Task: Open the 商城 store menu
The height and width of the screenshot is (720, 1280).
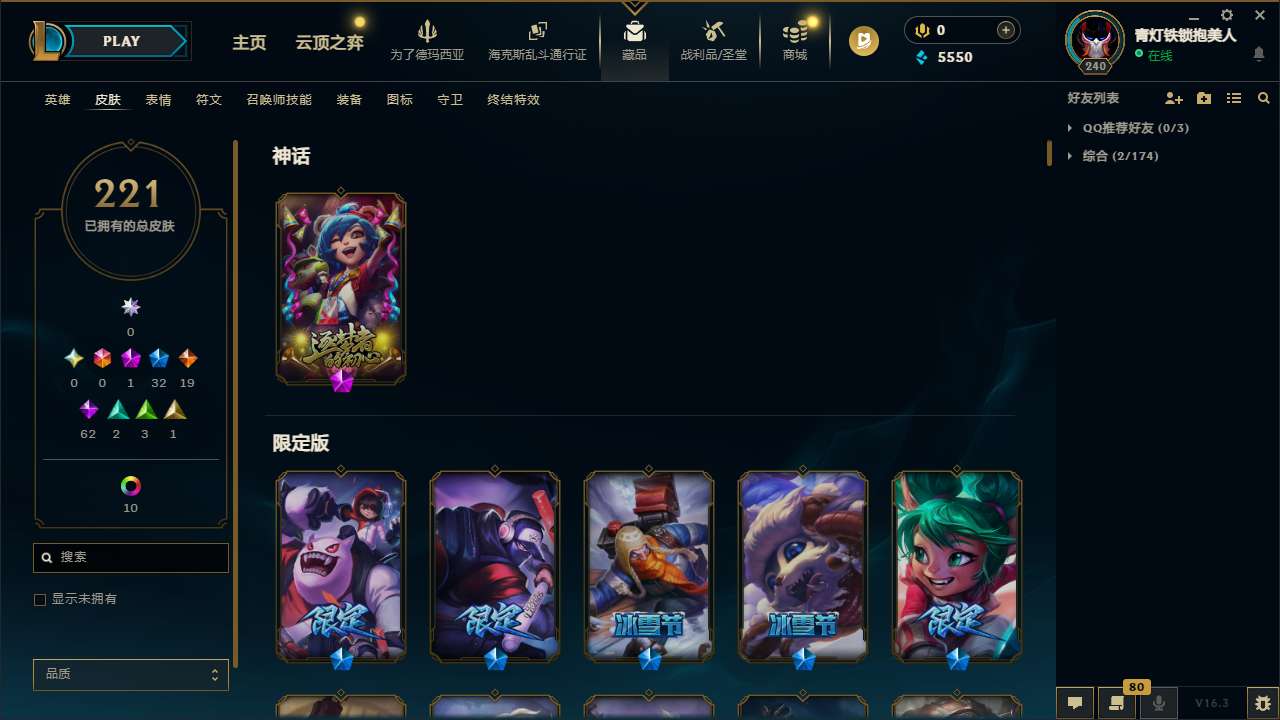Action: tap(795, 45)
